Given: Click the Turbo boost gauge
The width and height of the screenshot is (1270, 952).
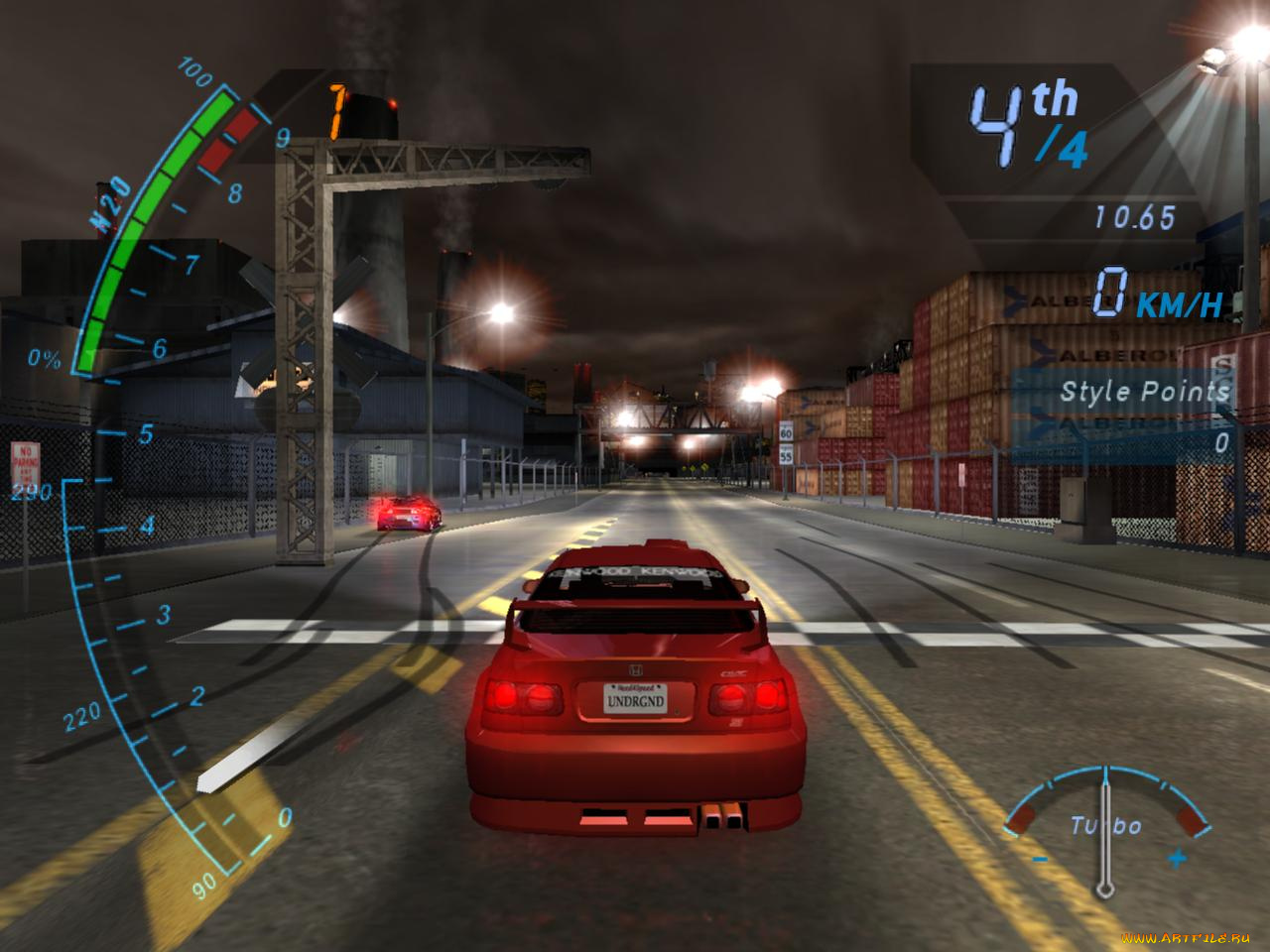Looking at the screenshot, I should (x=1106, y=823).
